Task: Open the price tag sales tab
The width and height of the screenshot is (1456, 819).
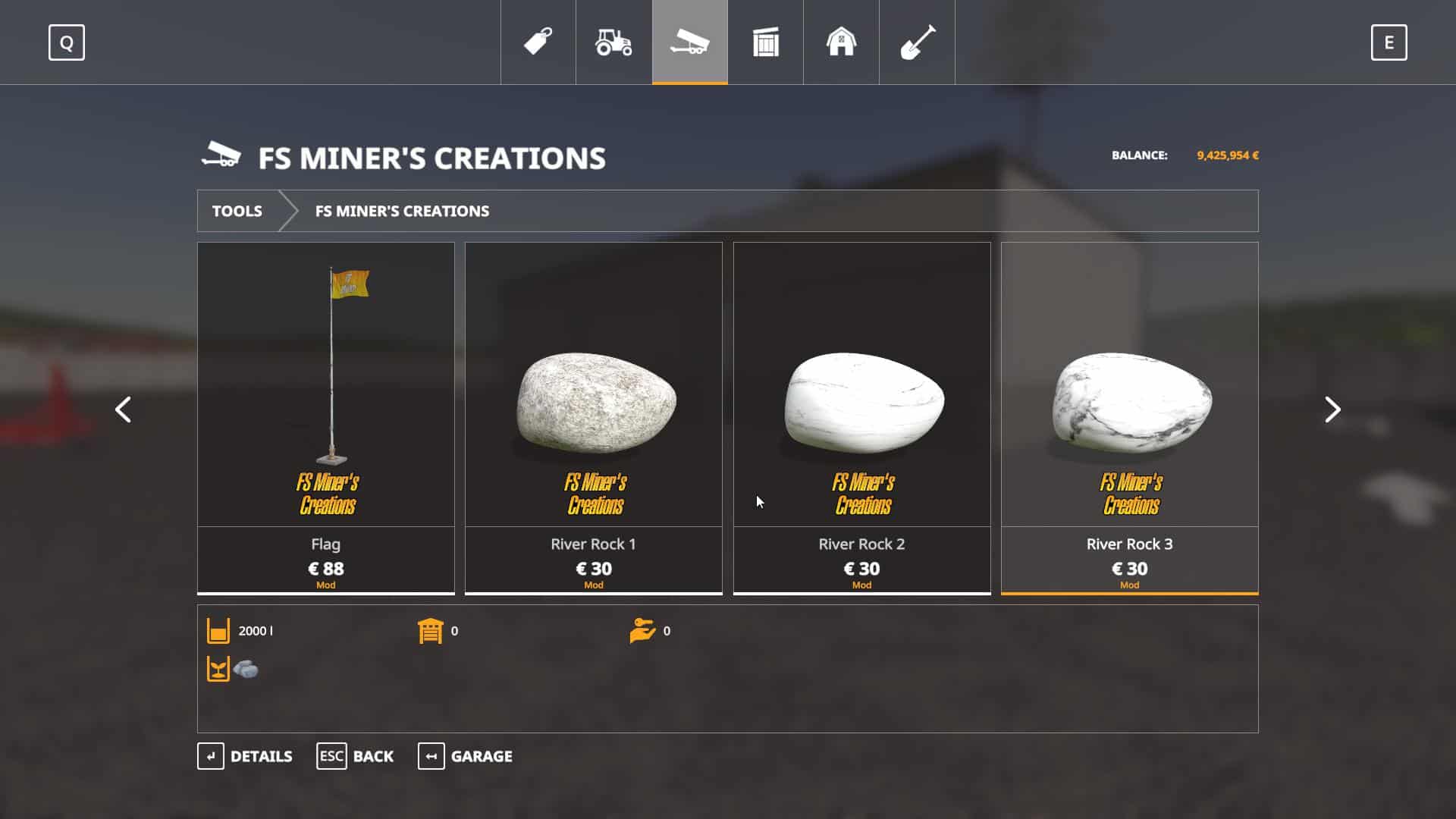Action: (538, 42)
